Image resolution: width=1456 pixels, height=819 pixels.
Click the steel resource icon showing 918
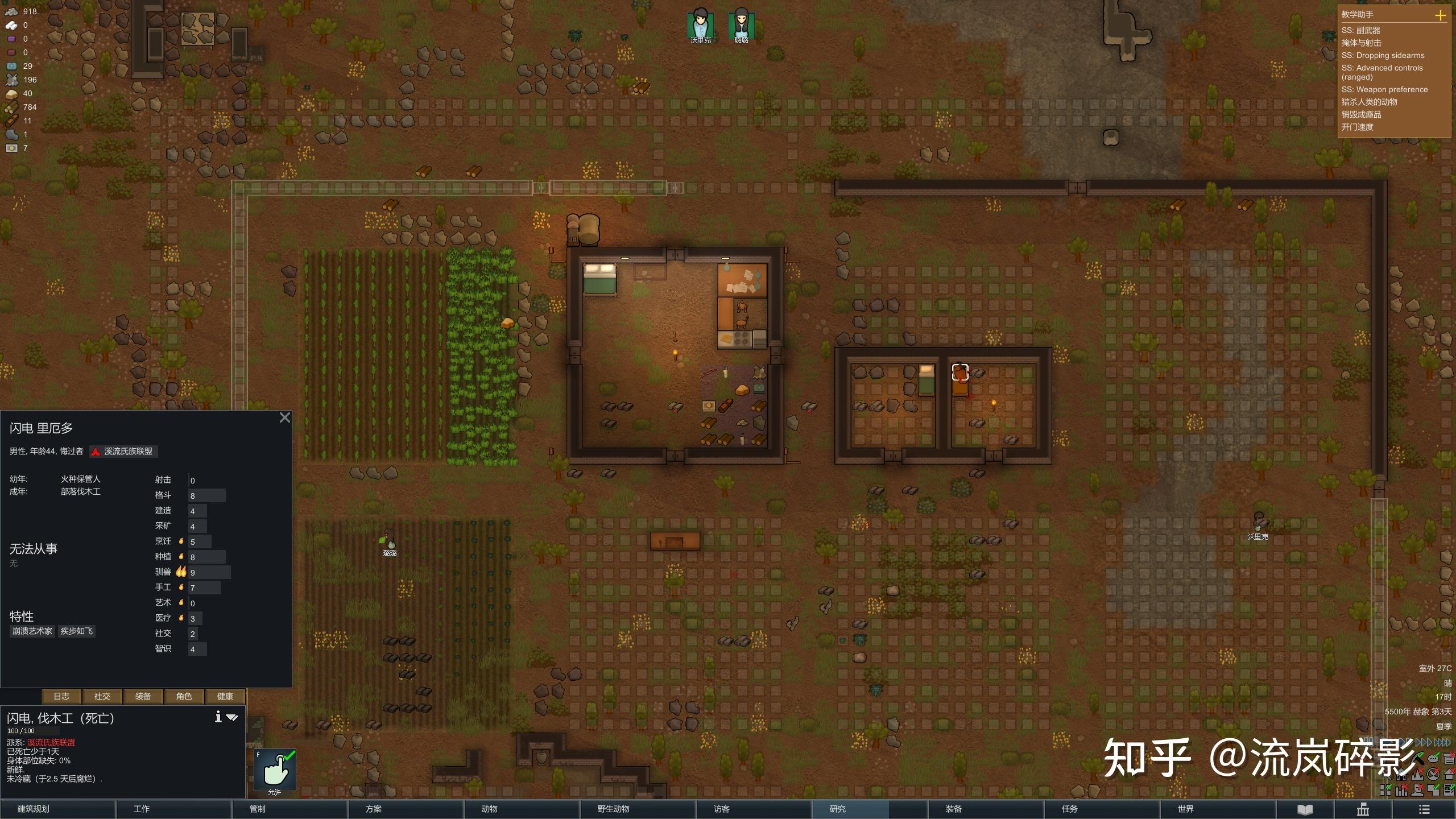point(13,11)
